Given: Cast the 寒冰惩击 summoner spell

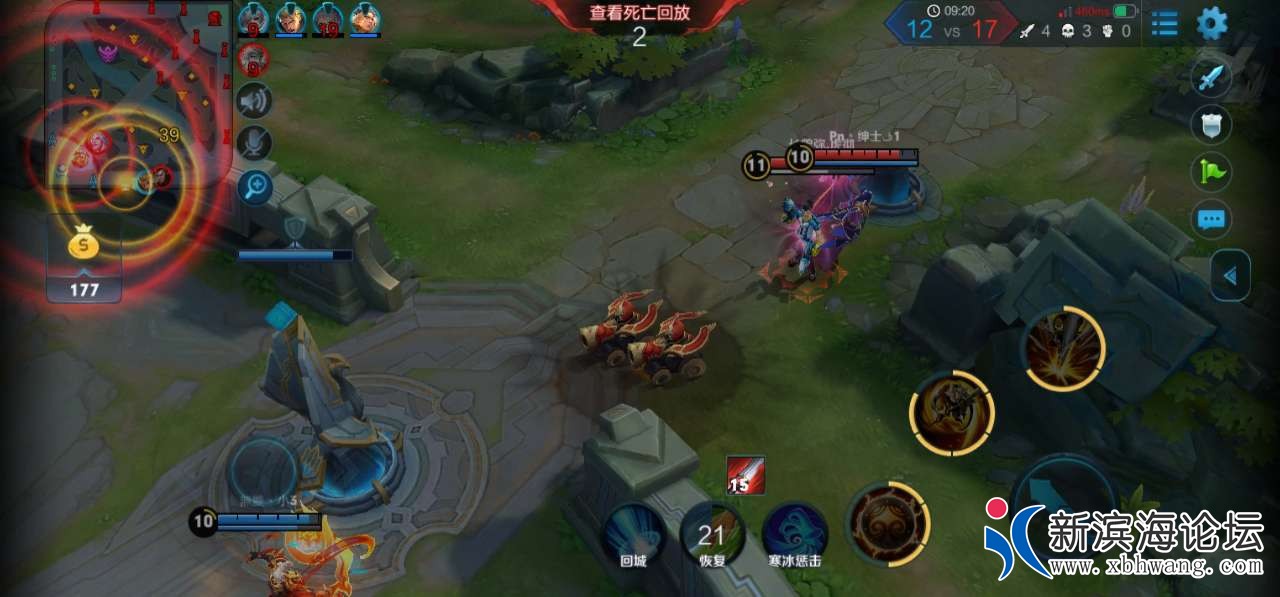Looking at the screenshot, I should click(x=794, y=535).
